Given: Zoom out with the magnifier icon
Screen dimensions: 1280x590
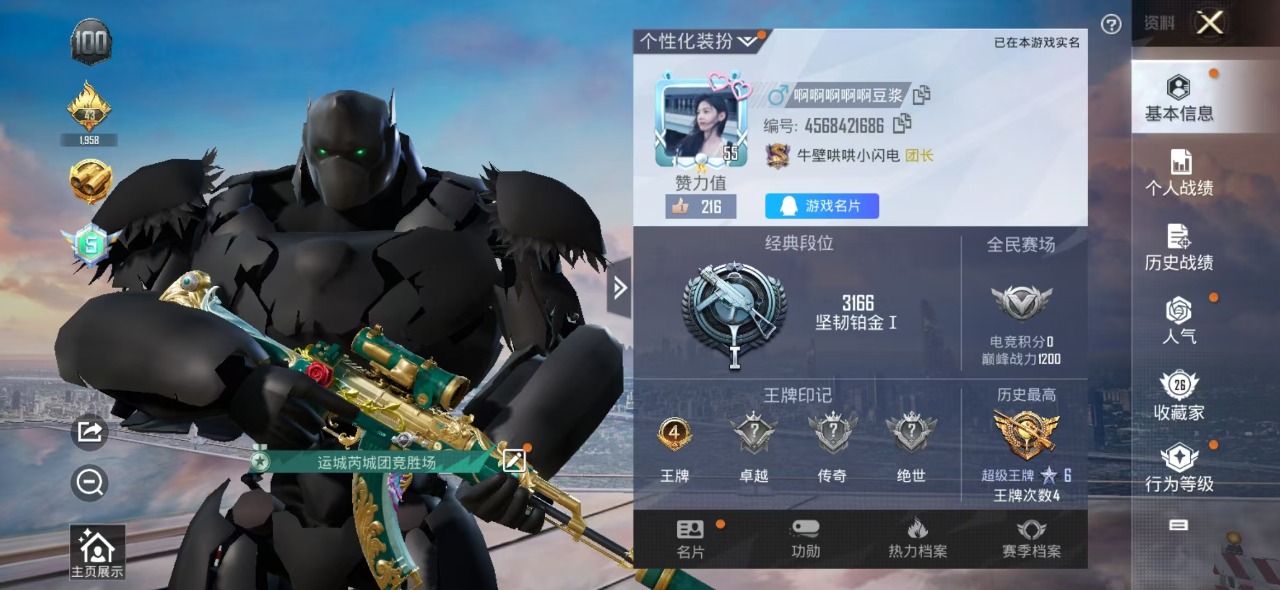Looking at the screenshot, I should coord(89,484).
